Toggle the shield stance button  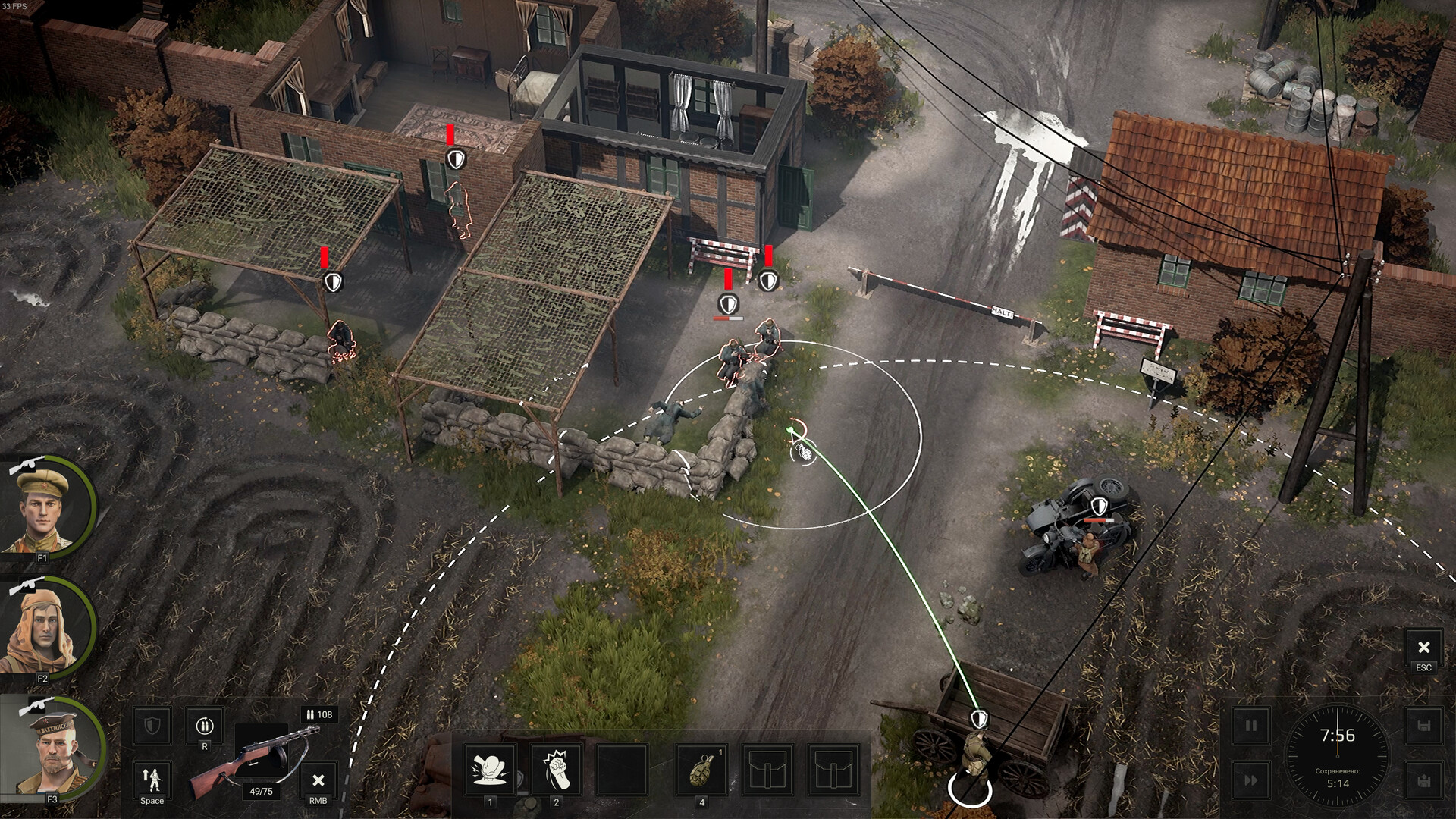point(152,726)
